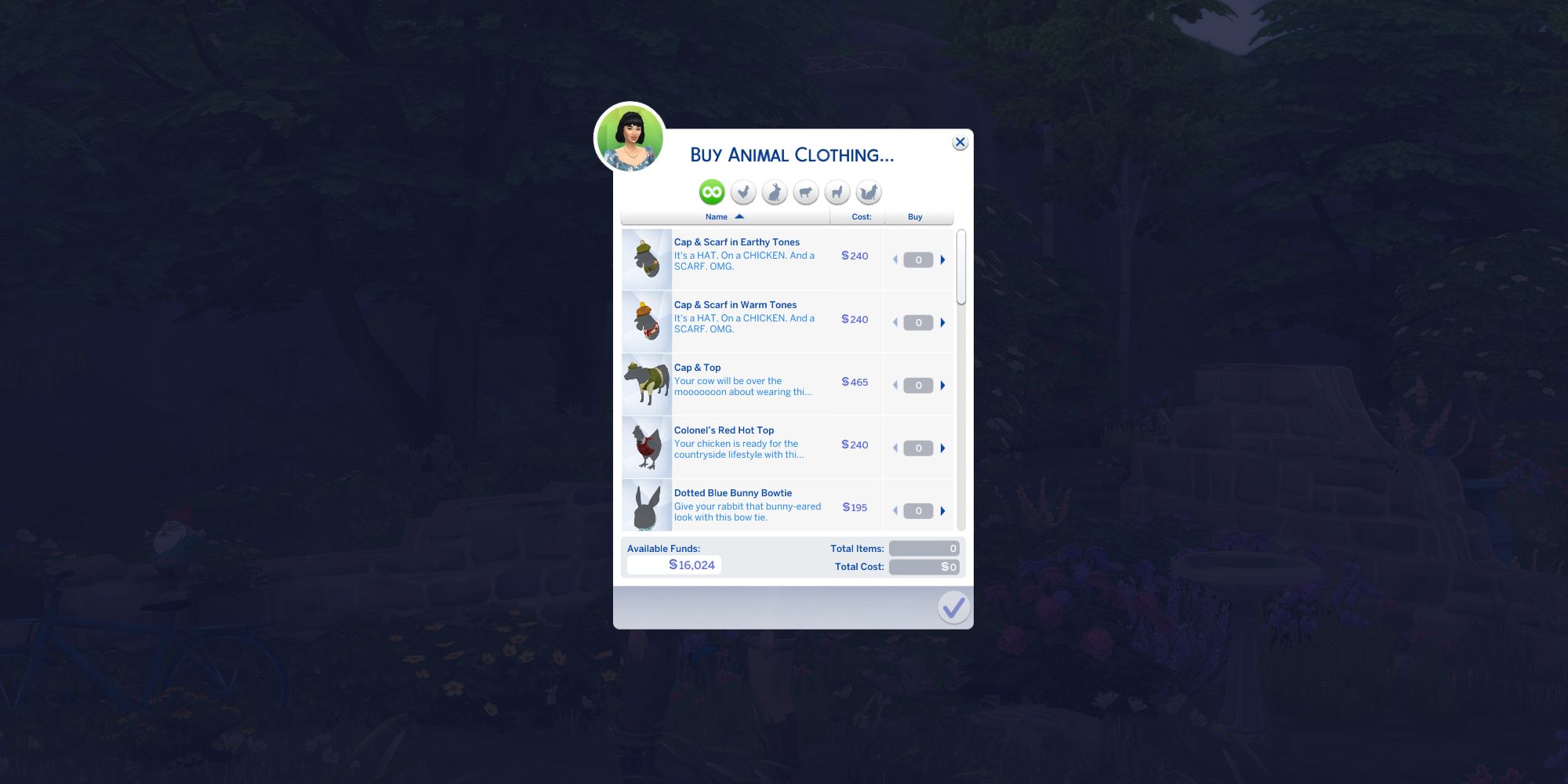The width and height of the screenshot is (1568, 784).
Task: Filter clothing by chickens
Action: point(742,192)
